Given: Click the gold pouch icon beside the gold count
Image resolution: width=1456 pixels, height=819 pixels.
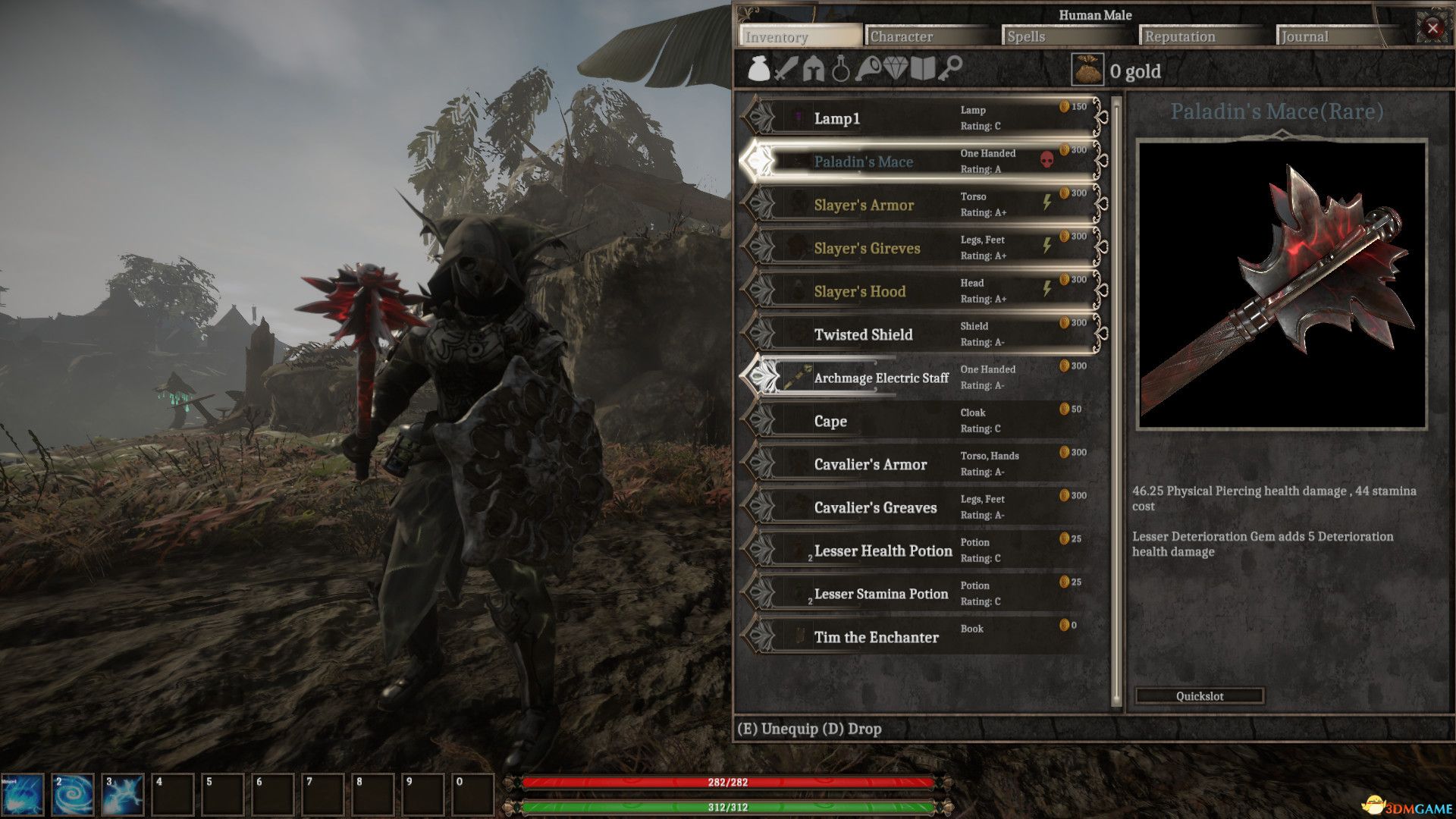Looking at the screenshot, I should click(1090, 70).
